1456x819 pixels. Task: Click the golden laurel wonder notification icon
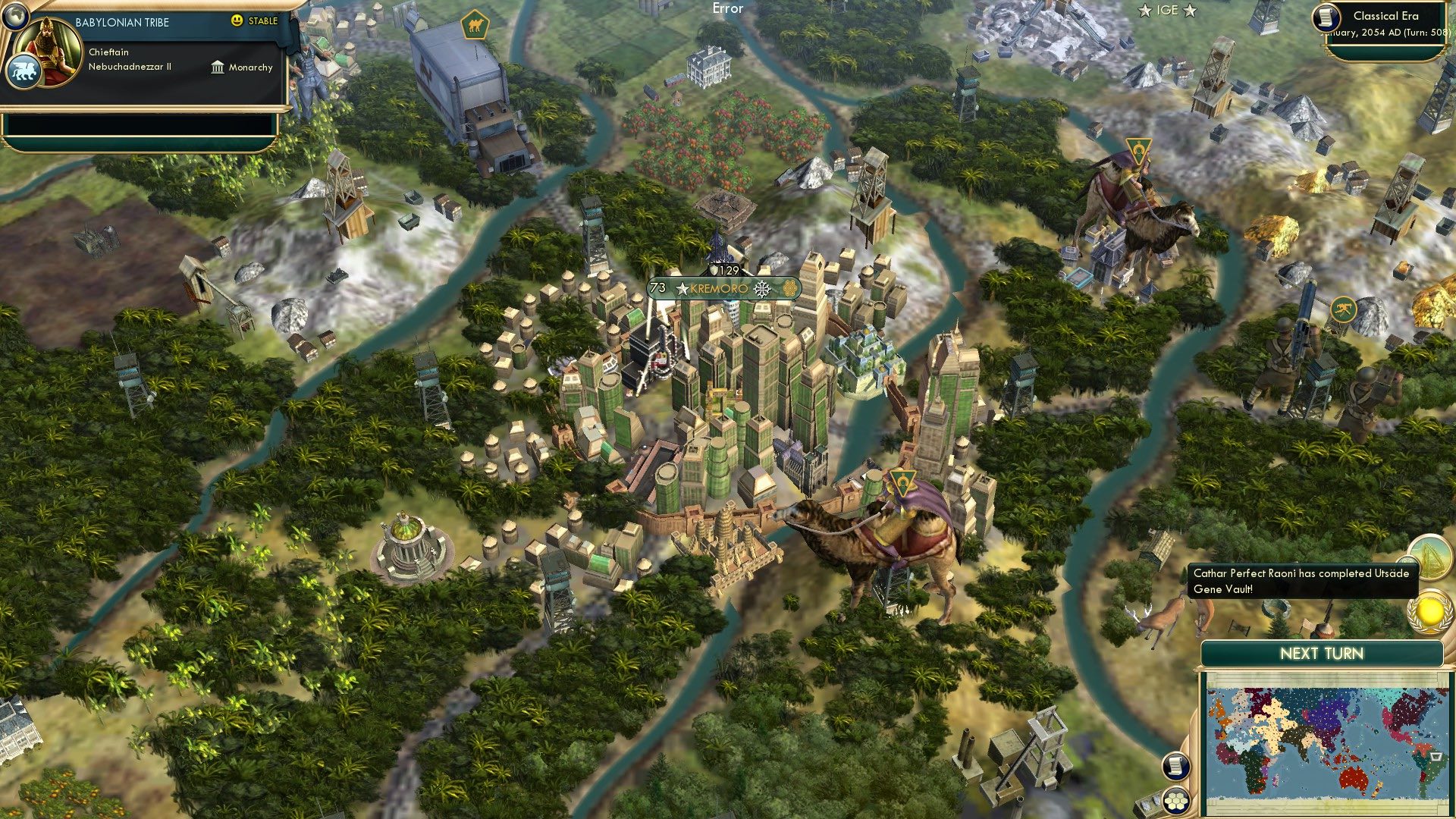pos(1429,610)
